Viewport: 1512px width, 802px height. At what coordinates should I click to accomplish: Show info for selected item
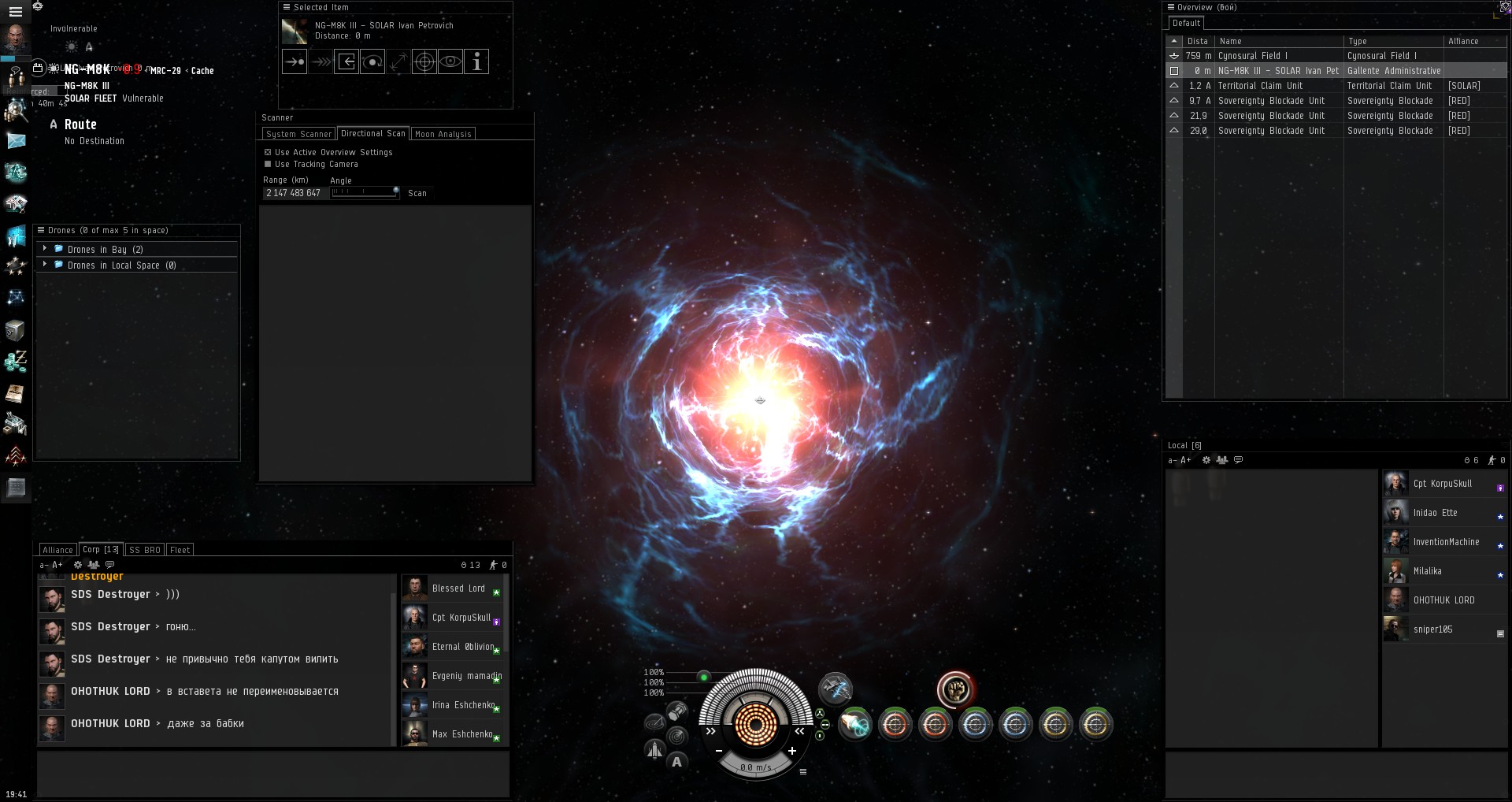coord(476,61)
